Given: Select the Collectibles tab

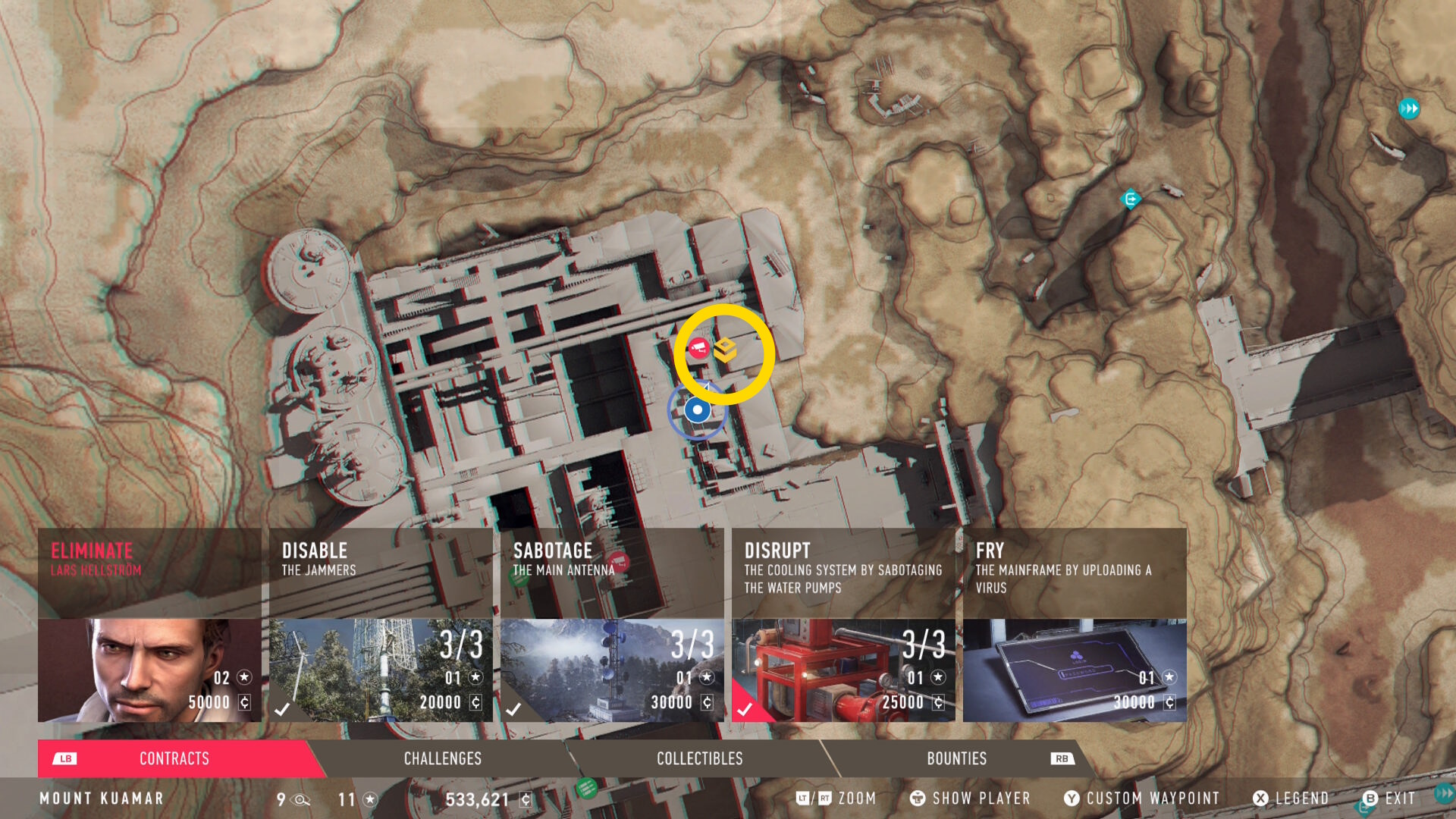Looking at the screenshot, I should click(699, 758).
